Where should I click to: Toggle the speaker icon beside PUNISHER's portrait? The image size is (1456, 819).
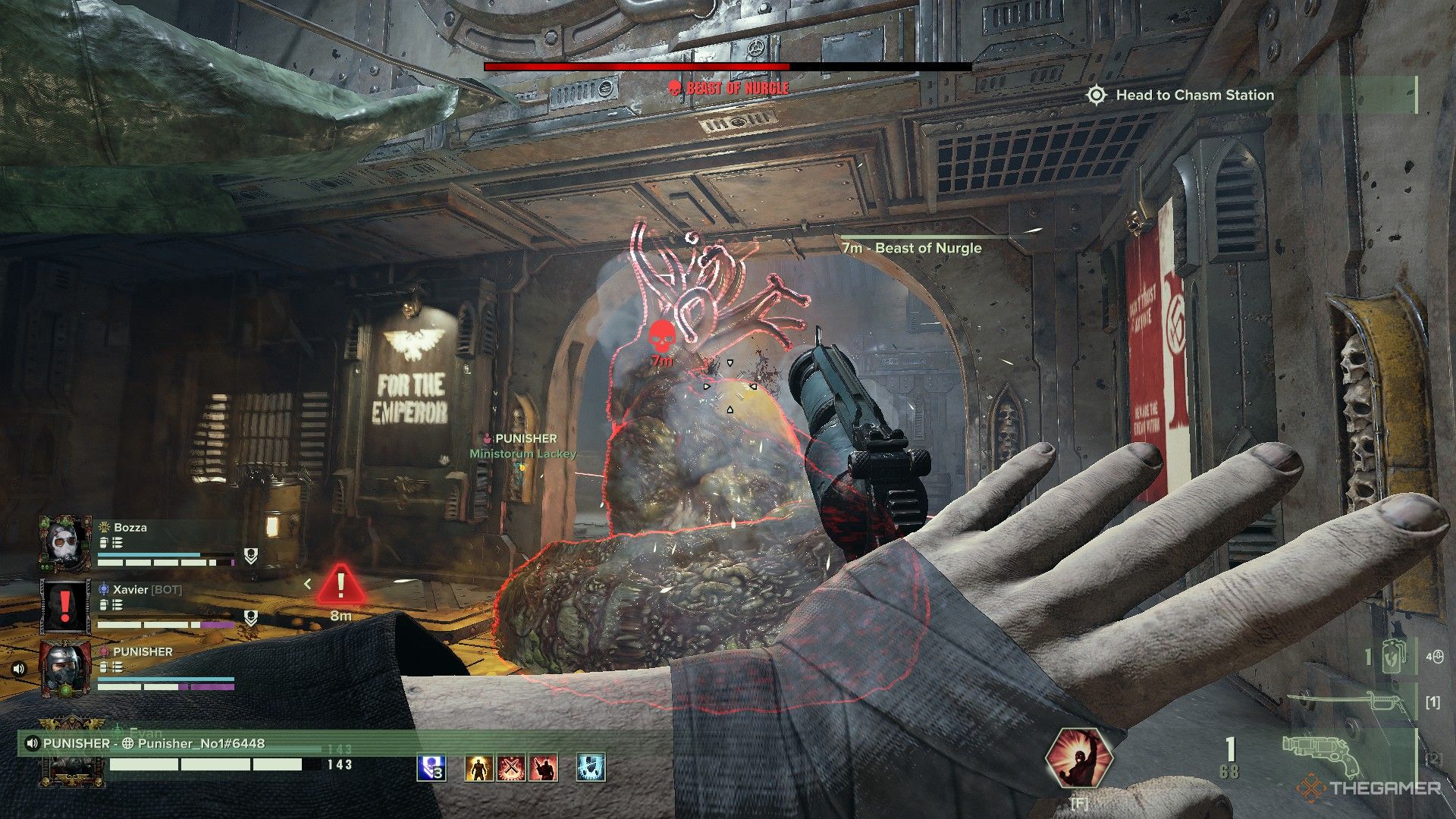point(19,669)
